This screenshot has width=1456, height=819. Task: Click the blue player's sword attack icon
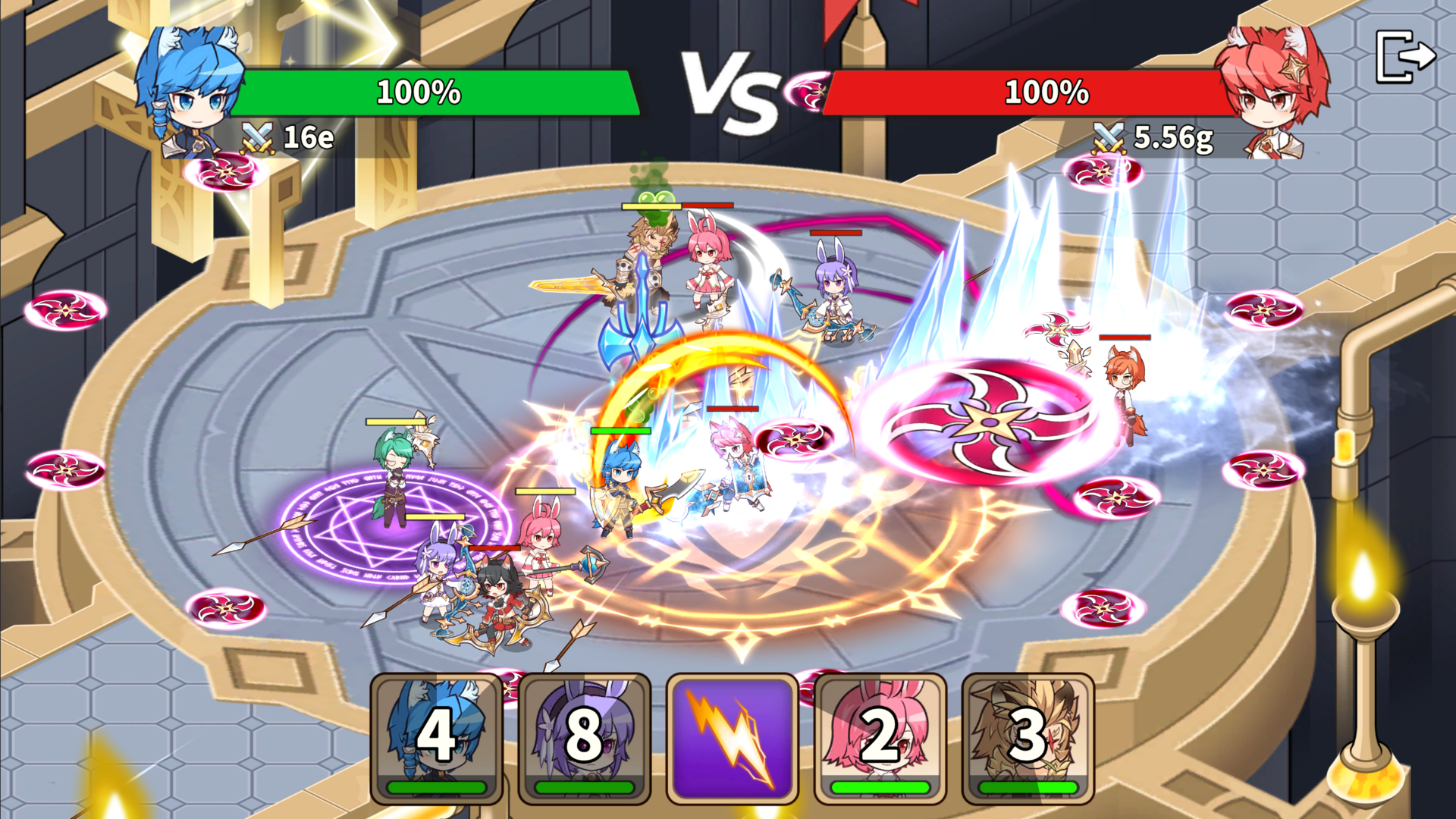[x=259, y=136]
